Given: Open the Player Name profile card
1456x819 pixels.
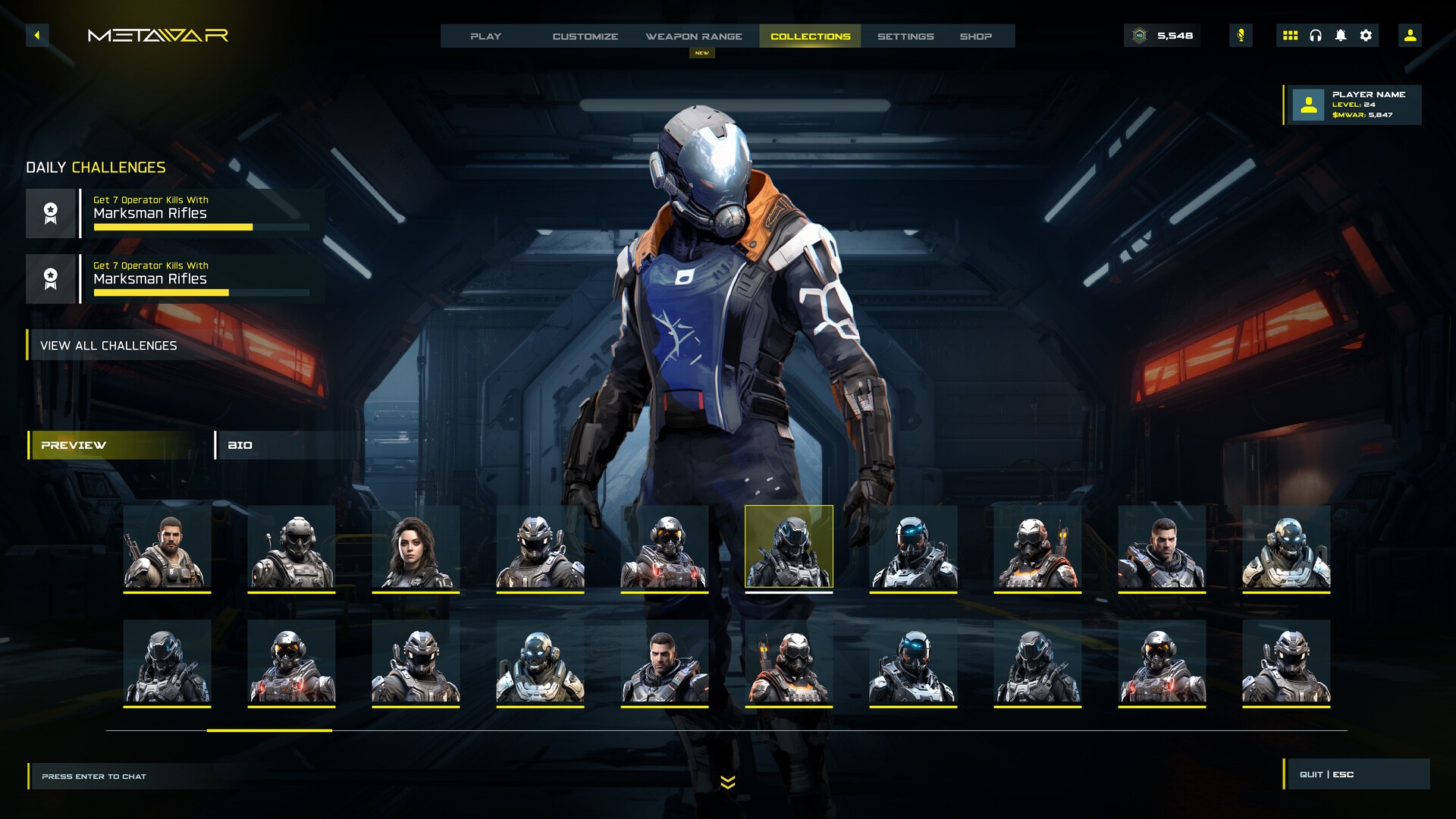Looking at the screenshot, I should 1353,105.
